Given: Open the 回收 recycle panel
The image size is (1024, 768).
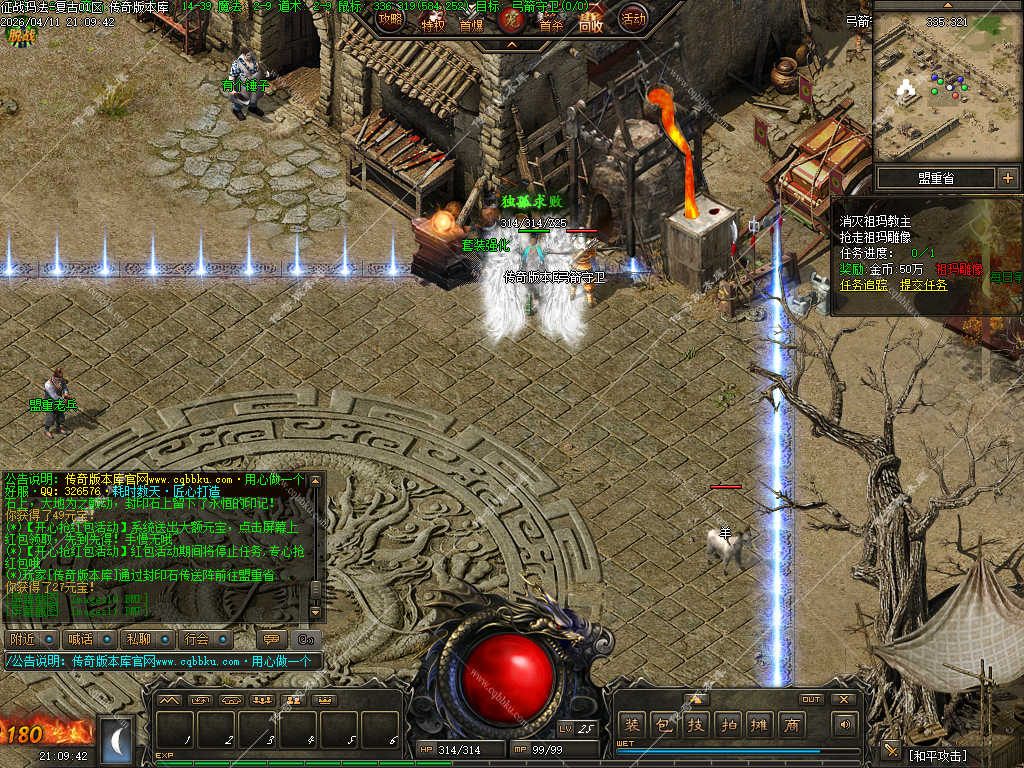Looking at the screenshot, I should pyautogui.click(x=591, y=22).
